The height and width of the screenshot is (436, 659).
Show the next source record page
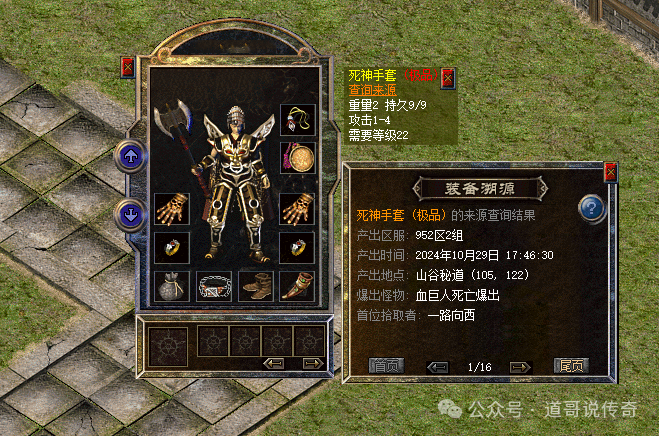(x=520, y=367)
